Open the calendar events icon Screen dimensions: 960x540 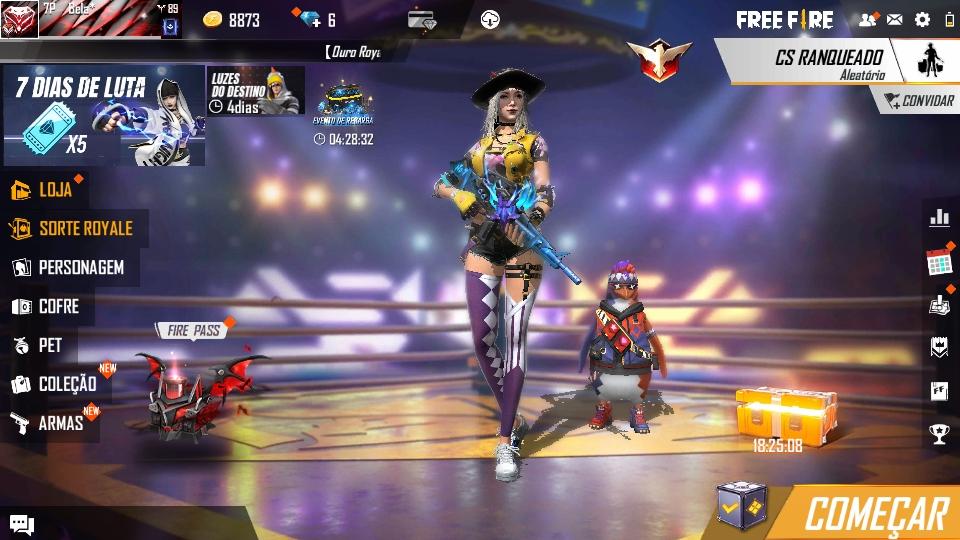(939, 263)
